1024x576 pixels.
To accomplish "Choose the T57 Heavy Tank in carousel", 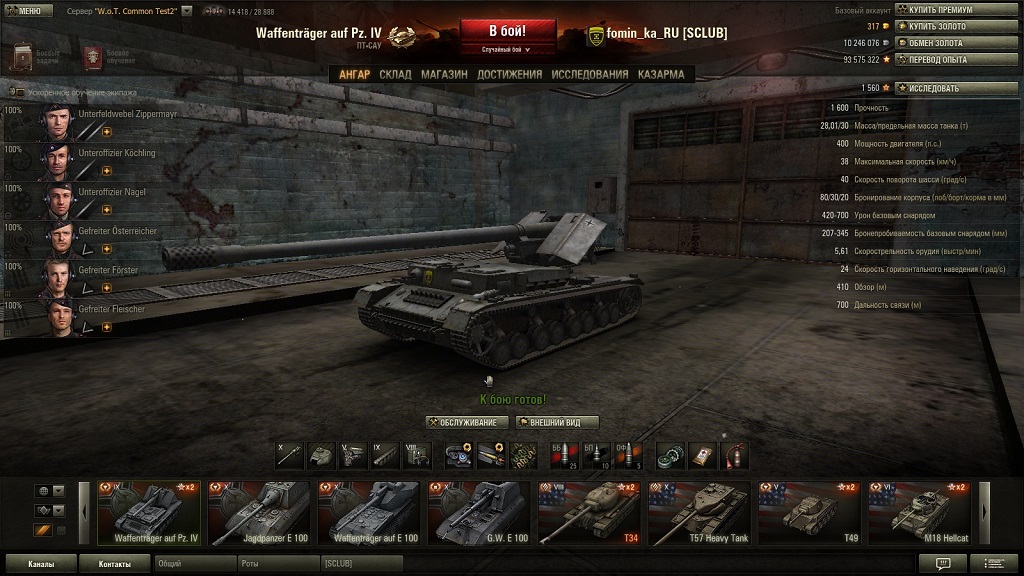I will [699, 513].
